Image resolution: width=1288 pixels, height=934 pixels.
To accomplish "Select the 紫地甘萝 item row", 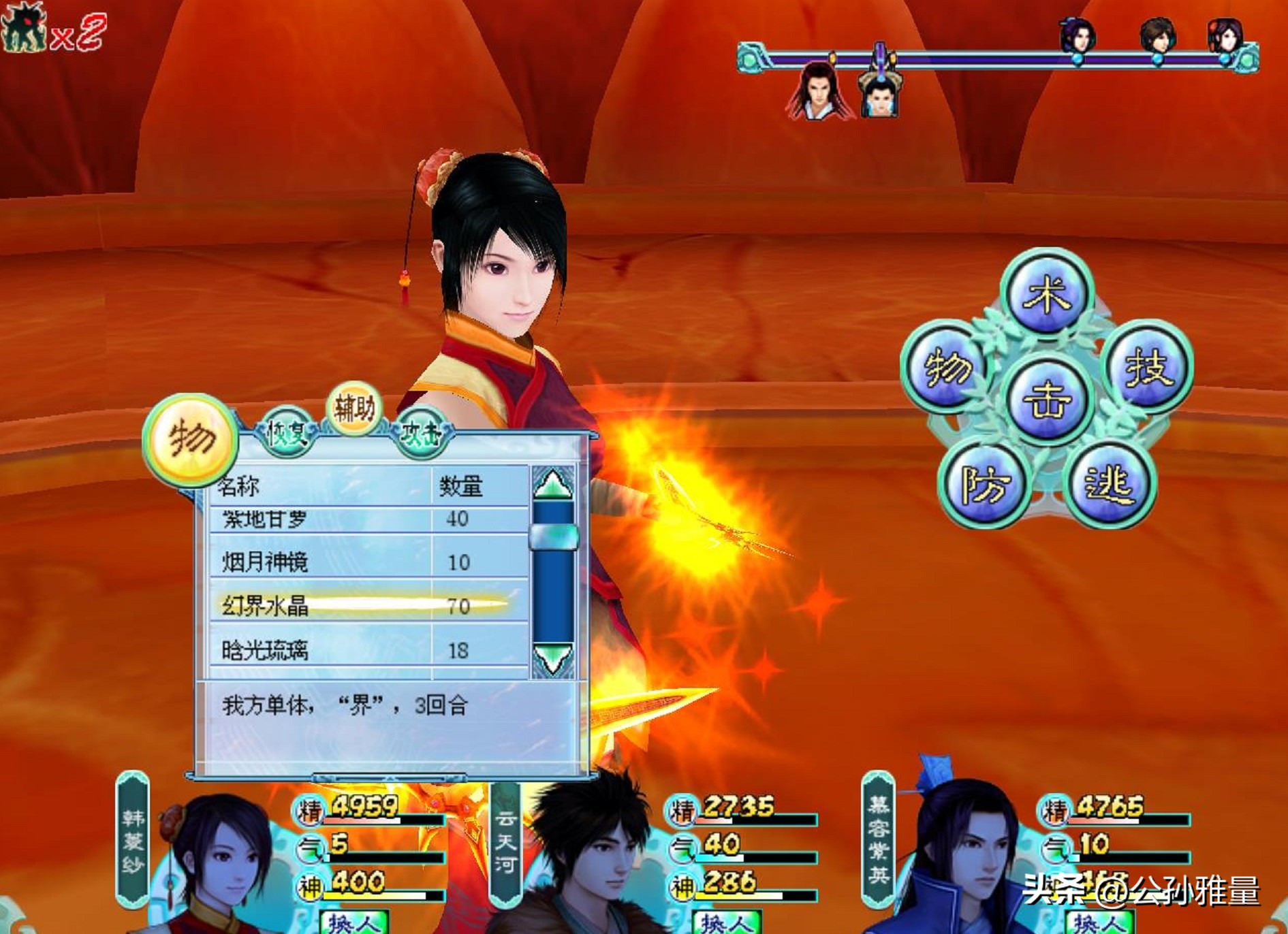I will point(368,519).
